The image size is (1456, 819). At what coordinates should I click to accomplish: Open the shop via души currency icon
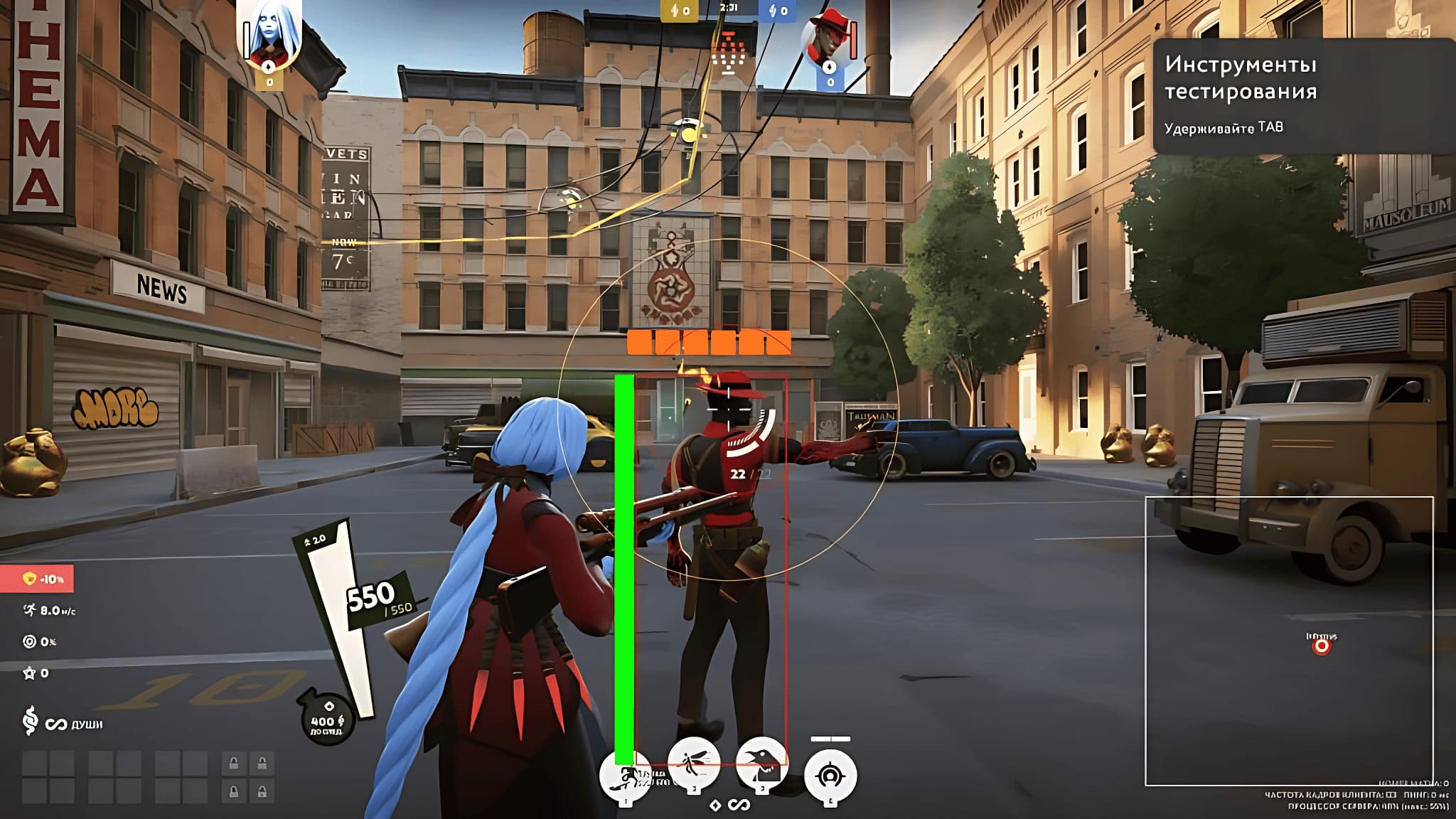point(30,721)
